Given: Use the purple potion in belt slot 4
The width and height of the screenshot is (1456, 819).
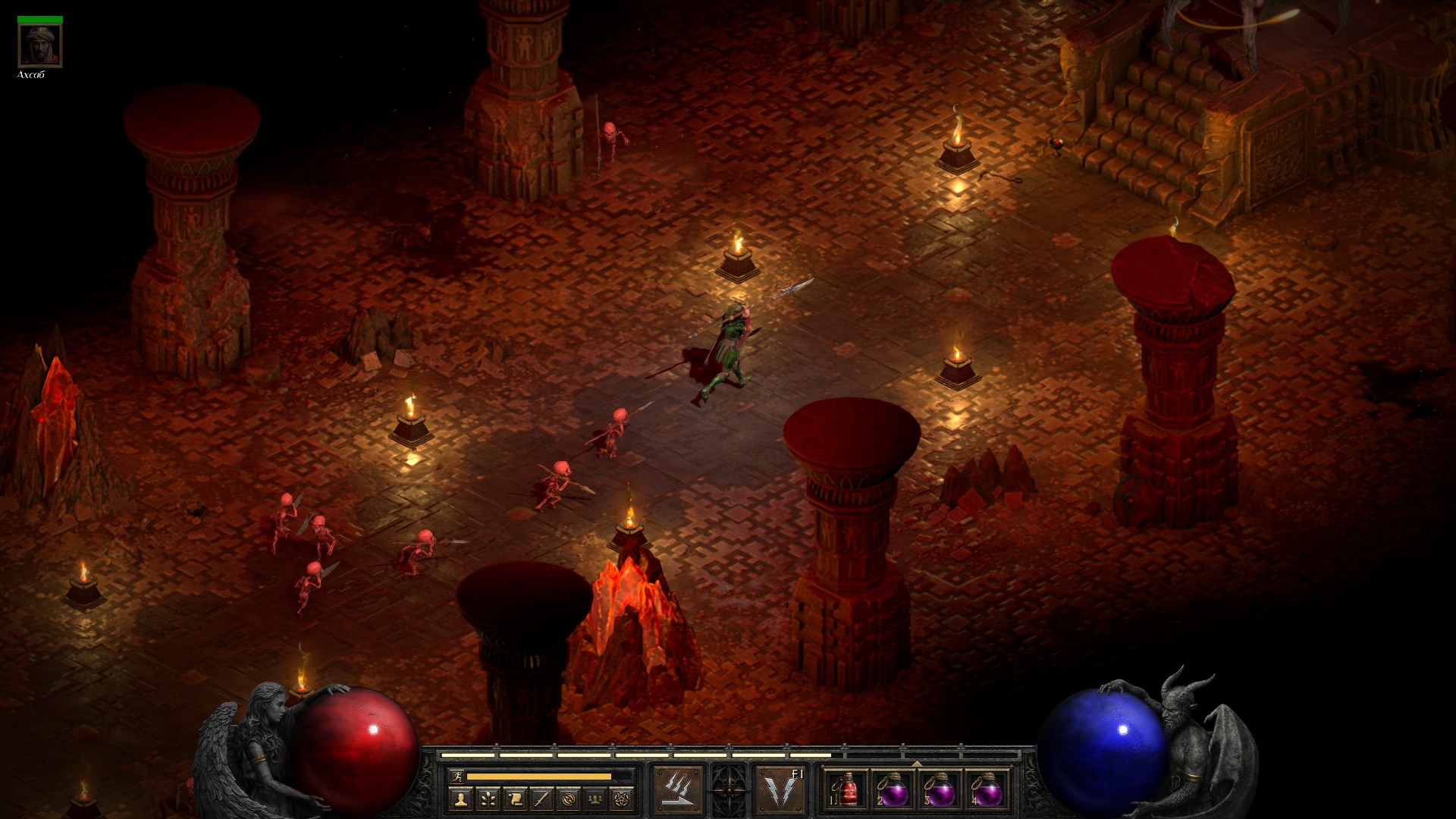Looking at the screenshot, I should click(987, 790).
